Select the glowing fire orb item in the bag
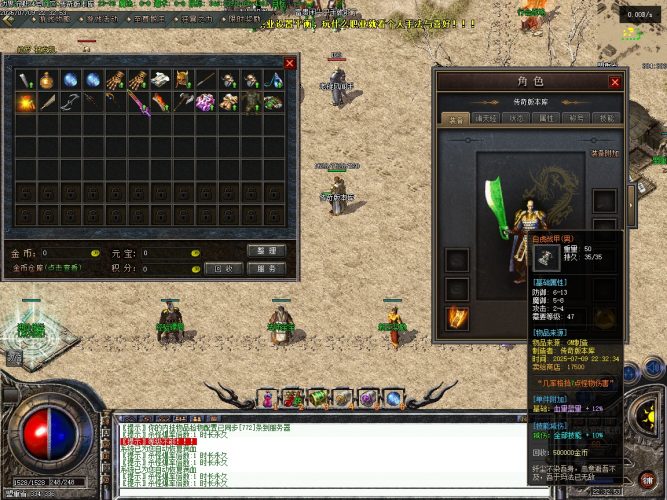Image resolution: width=667 pixels, height=500 pixels. point(24,102)
